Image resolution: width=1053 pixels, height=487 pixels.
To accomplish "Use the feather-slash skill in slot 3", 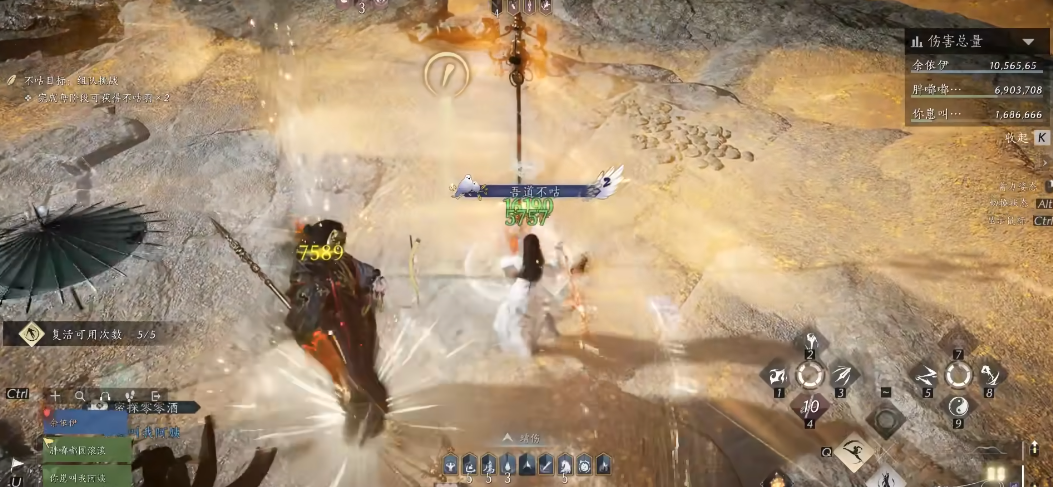I will pos(843,375).
